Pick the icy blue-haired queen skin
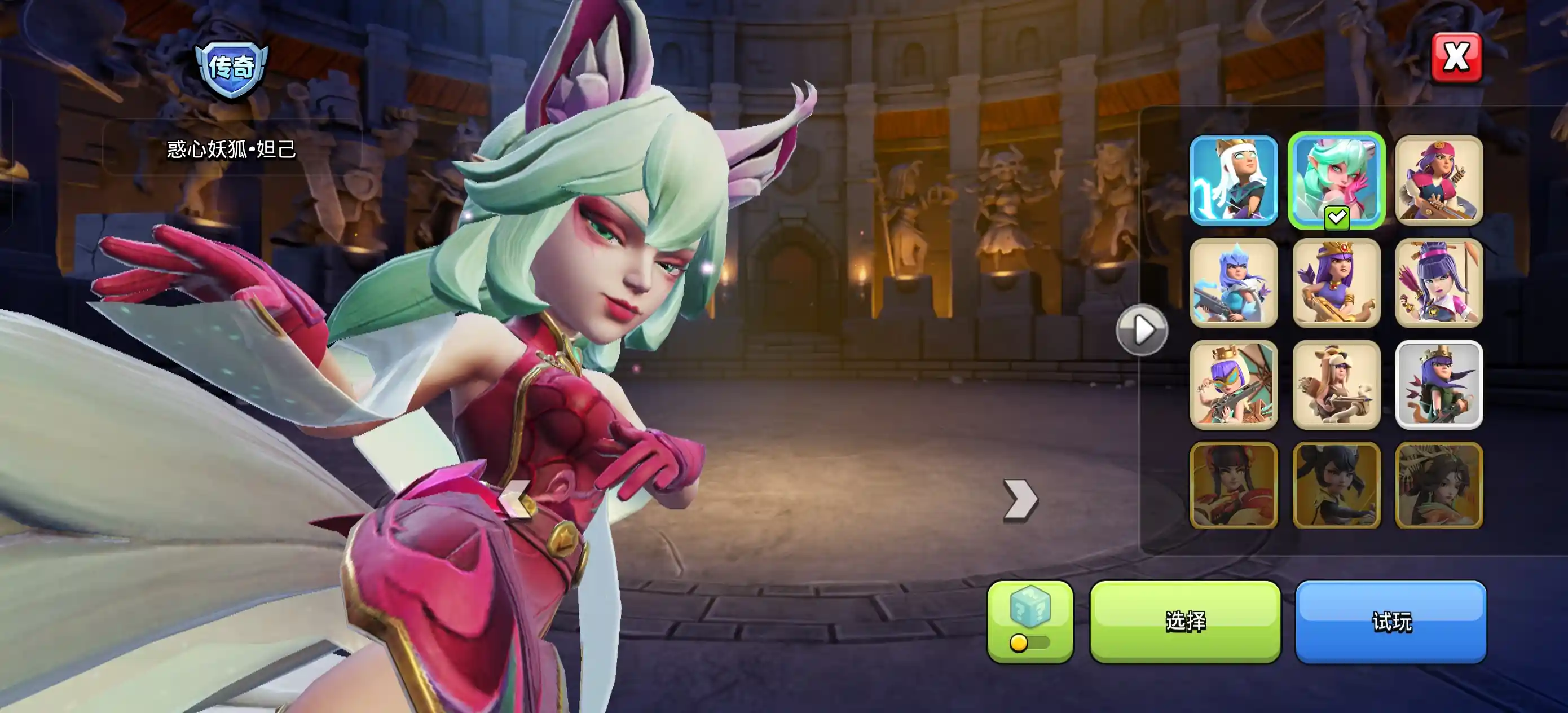1568x713 pixels. click(1233, 283)
